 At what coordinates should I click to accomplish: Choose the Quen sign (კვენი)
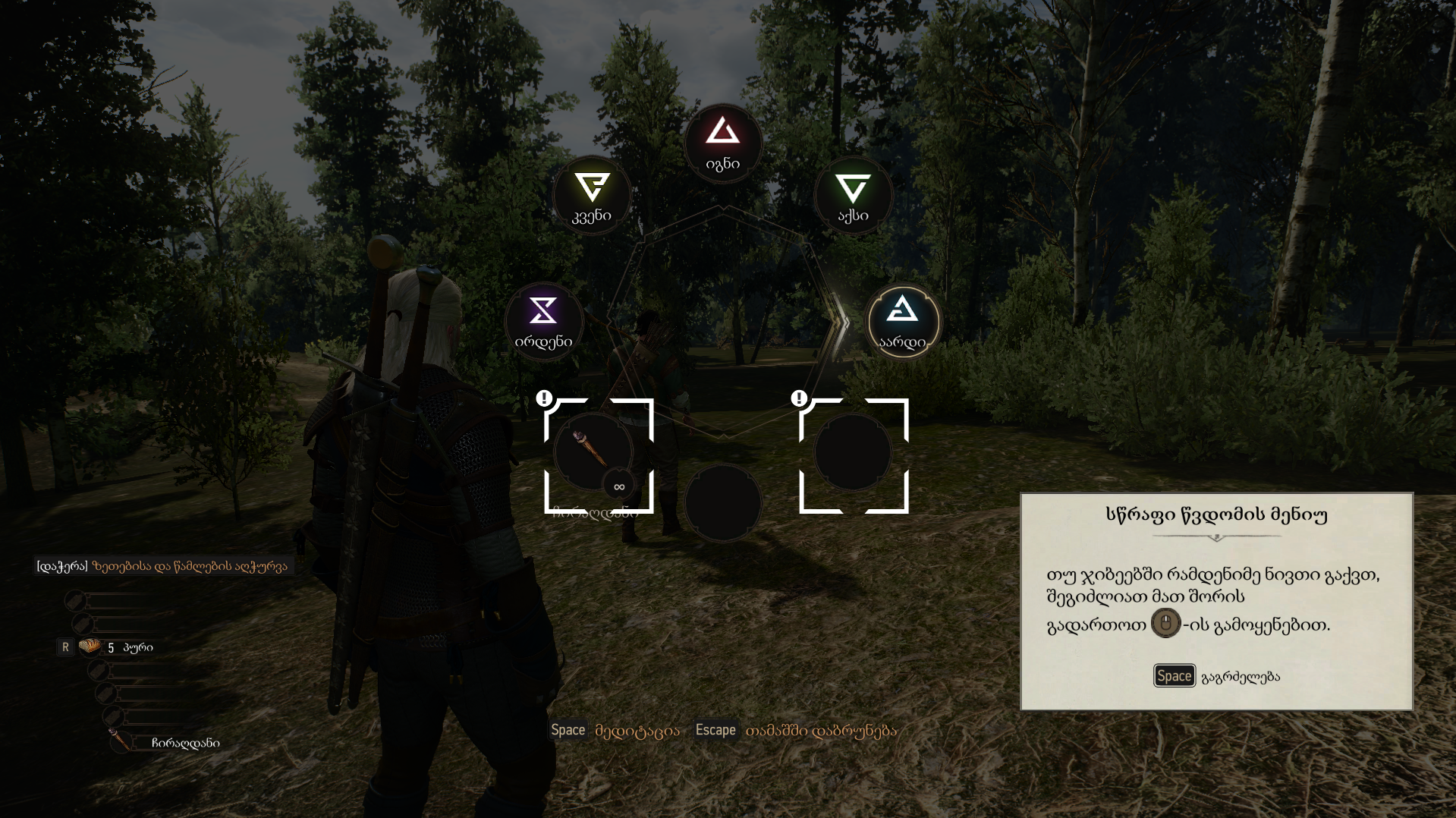click(592, 195)
